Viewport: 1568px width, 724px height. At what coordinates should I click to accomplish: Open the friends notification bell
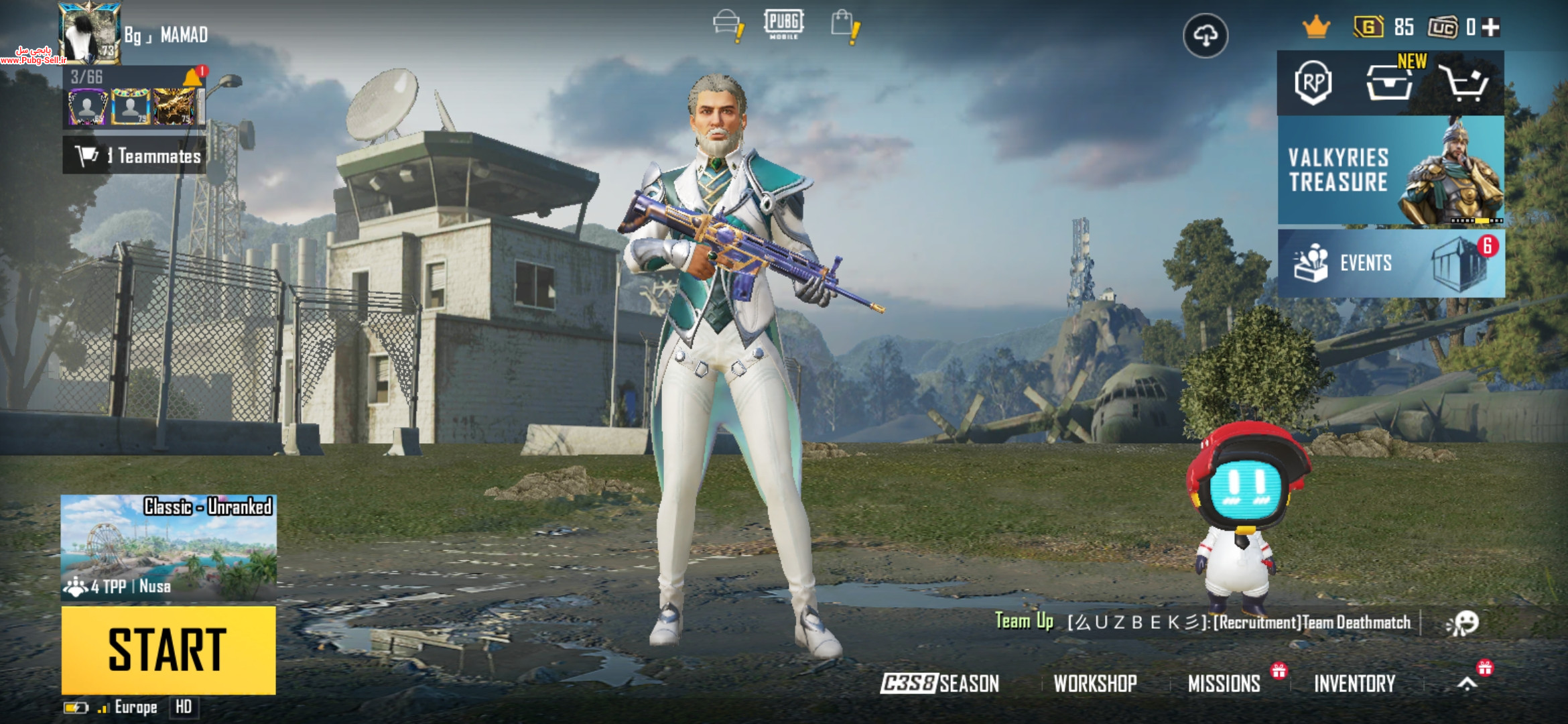[194, 77]
